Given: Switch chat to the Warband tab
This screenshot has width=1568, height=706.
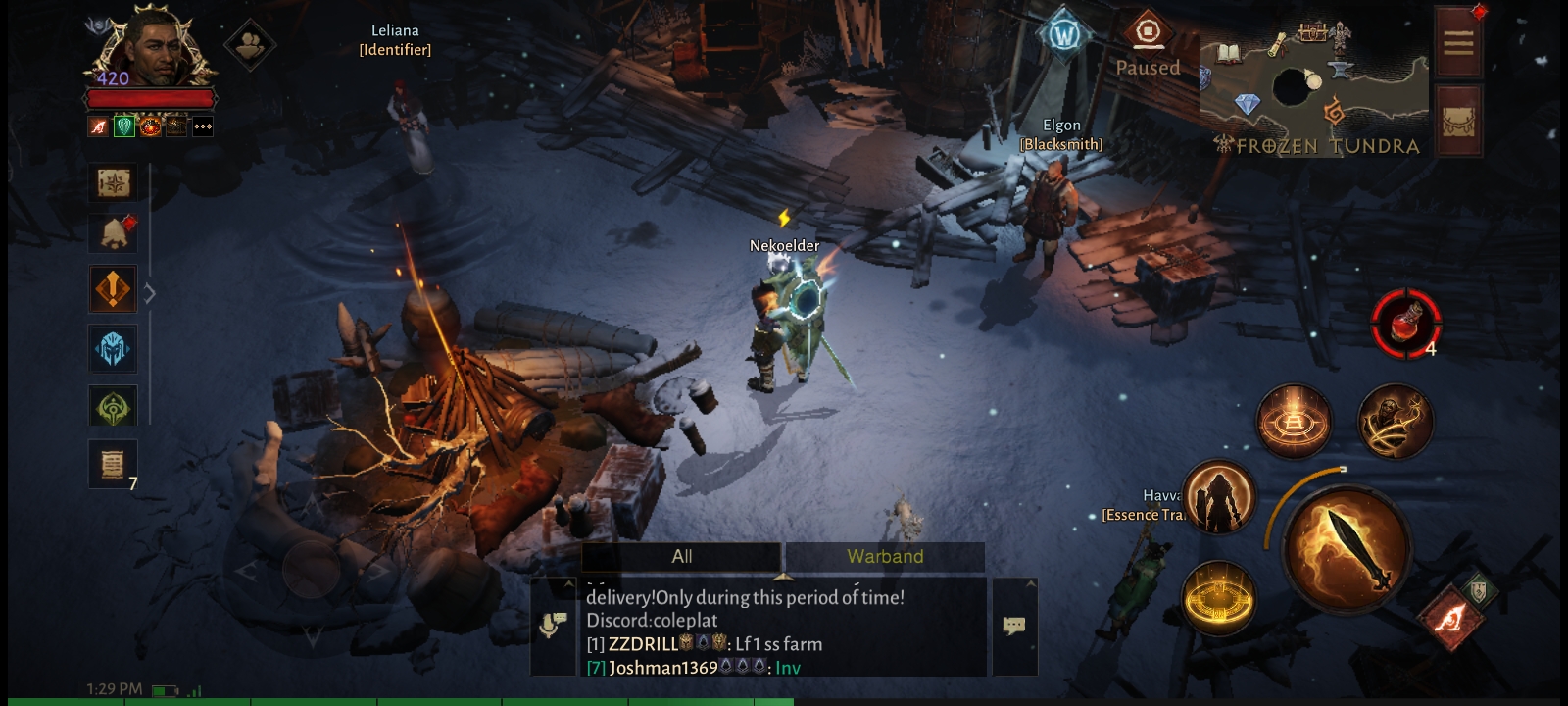Looking at the screenshot, I should coord(885,557).
